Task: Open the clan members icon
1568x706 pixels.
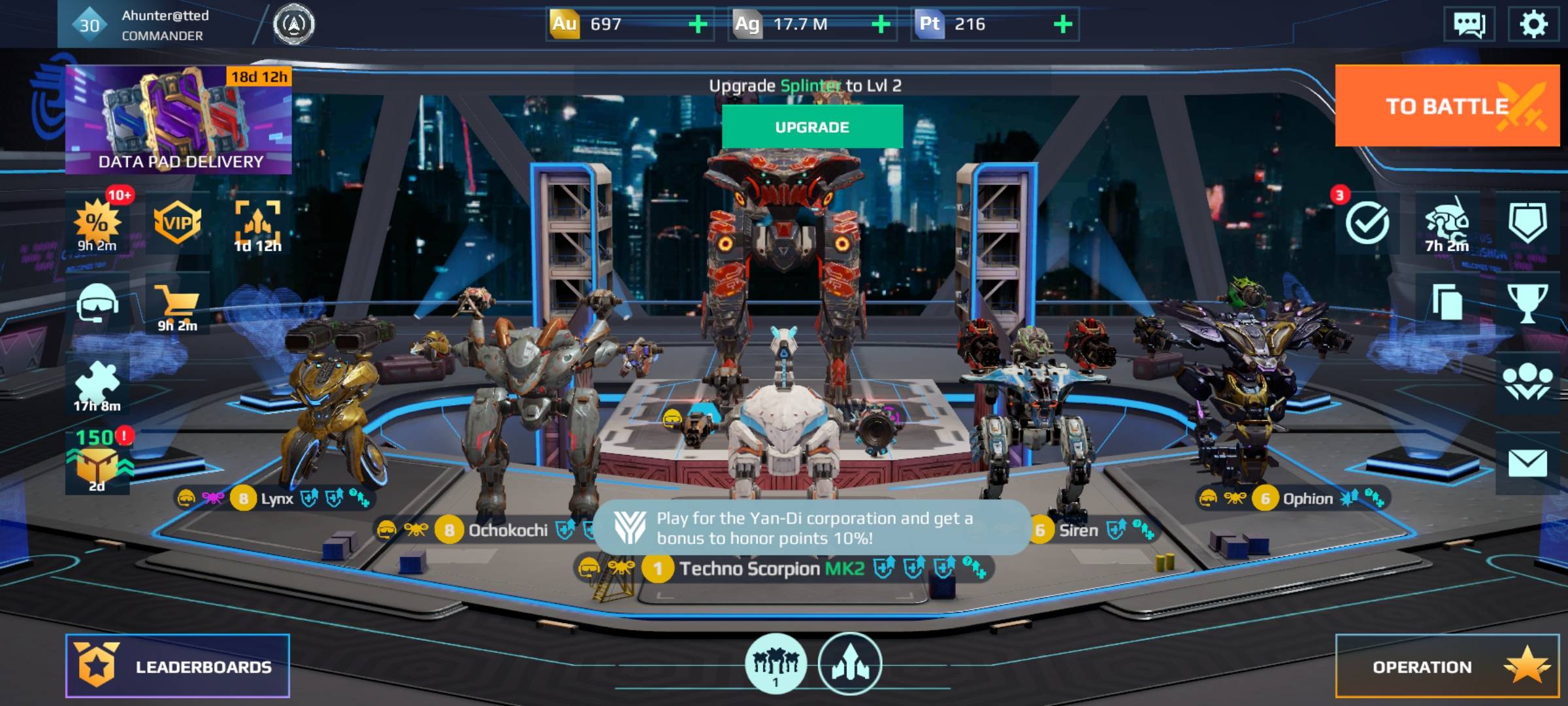Action: click(x=1527, y=382)
